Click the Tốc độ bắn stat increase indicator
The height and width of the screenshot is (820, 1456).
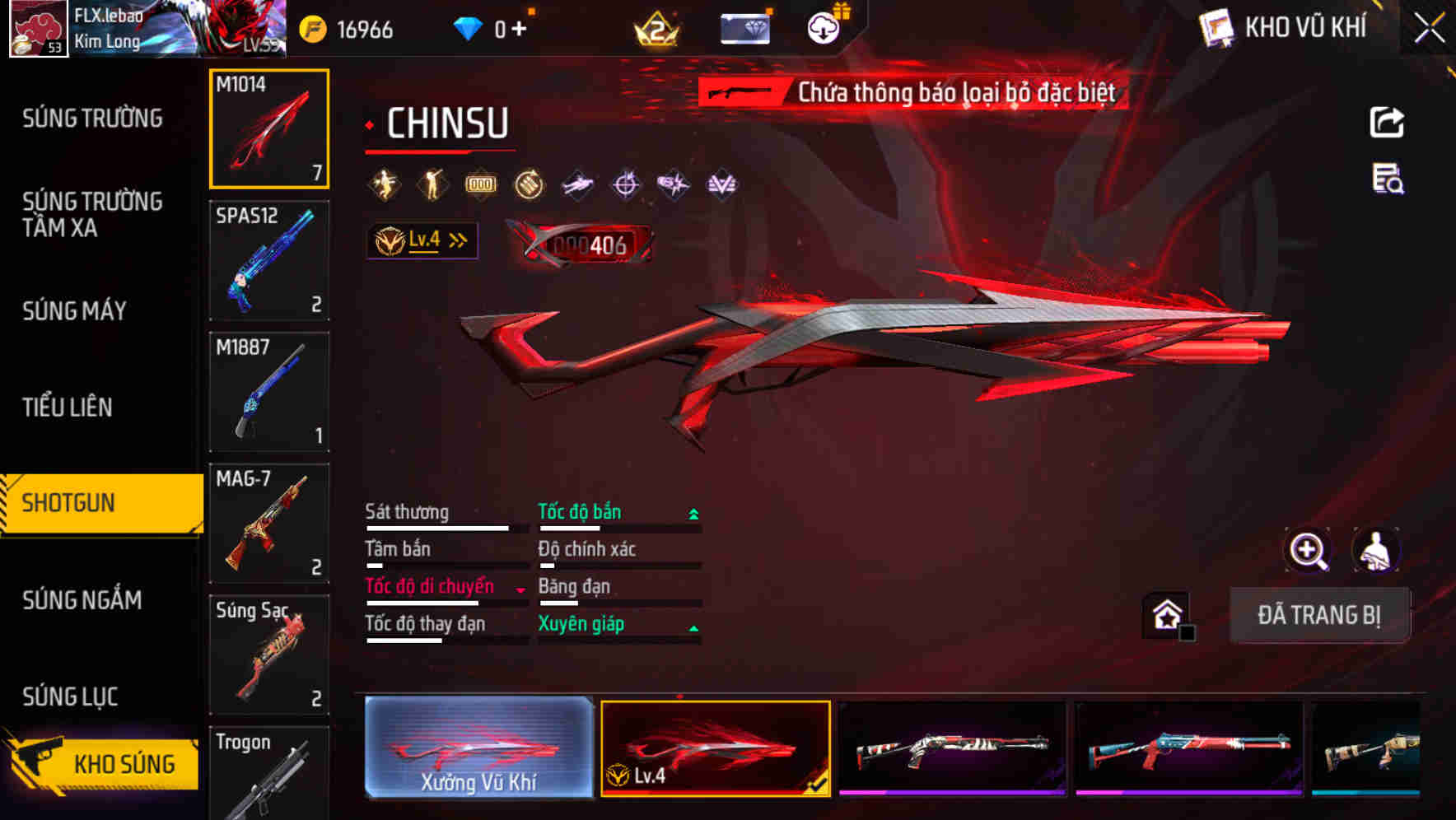click(x=692, y=512)
